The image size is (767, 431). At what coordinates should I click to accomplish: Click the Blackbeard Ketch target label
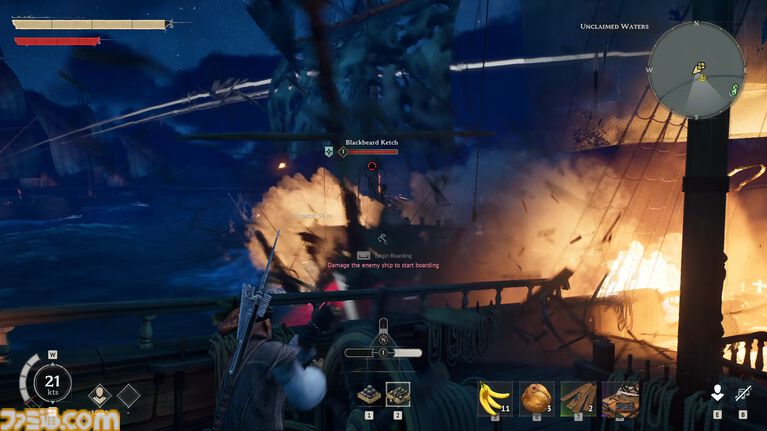pyautogui.click(x=371, y=143)
